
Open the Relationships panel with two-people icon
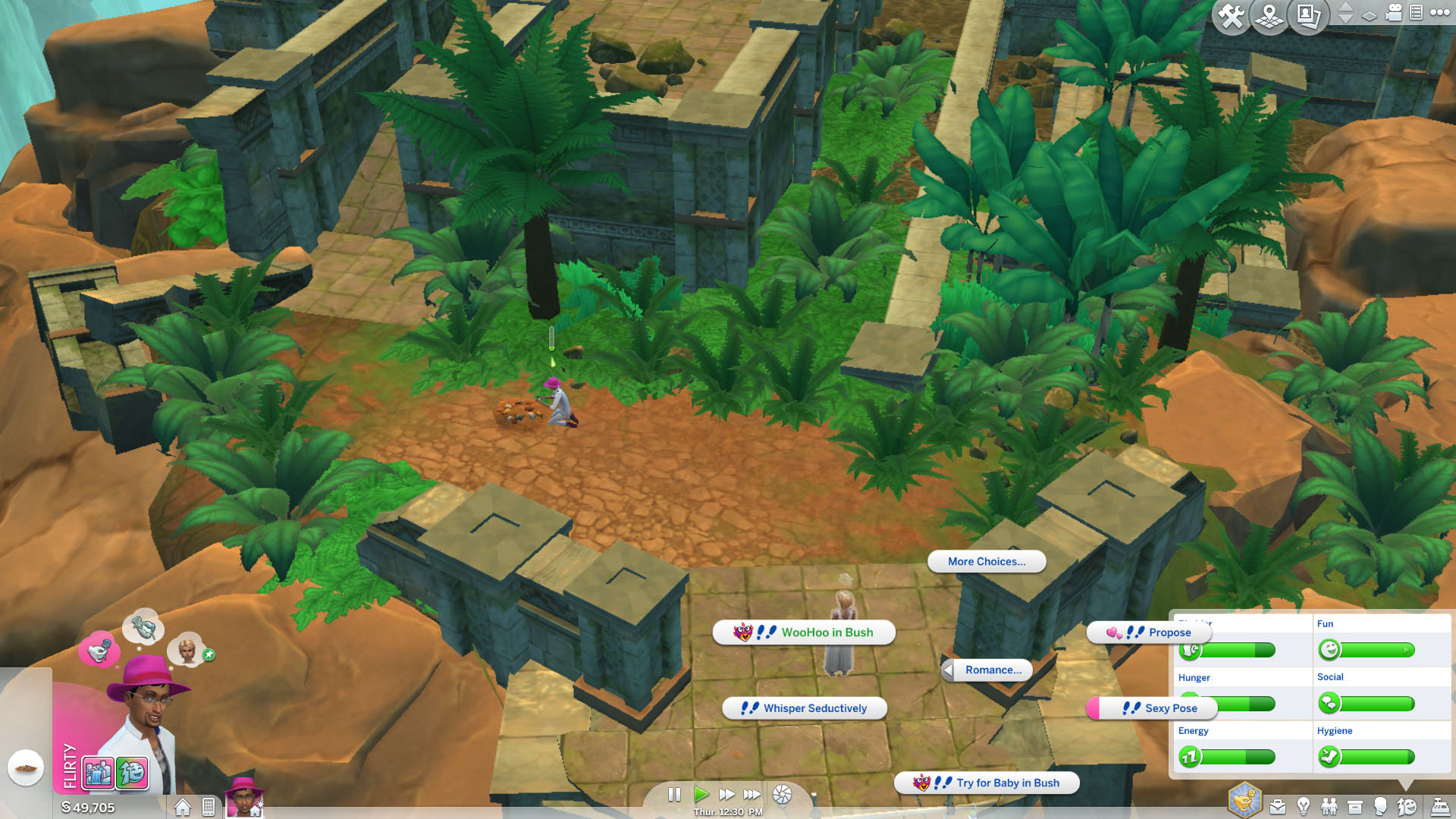click(1329, 805)
